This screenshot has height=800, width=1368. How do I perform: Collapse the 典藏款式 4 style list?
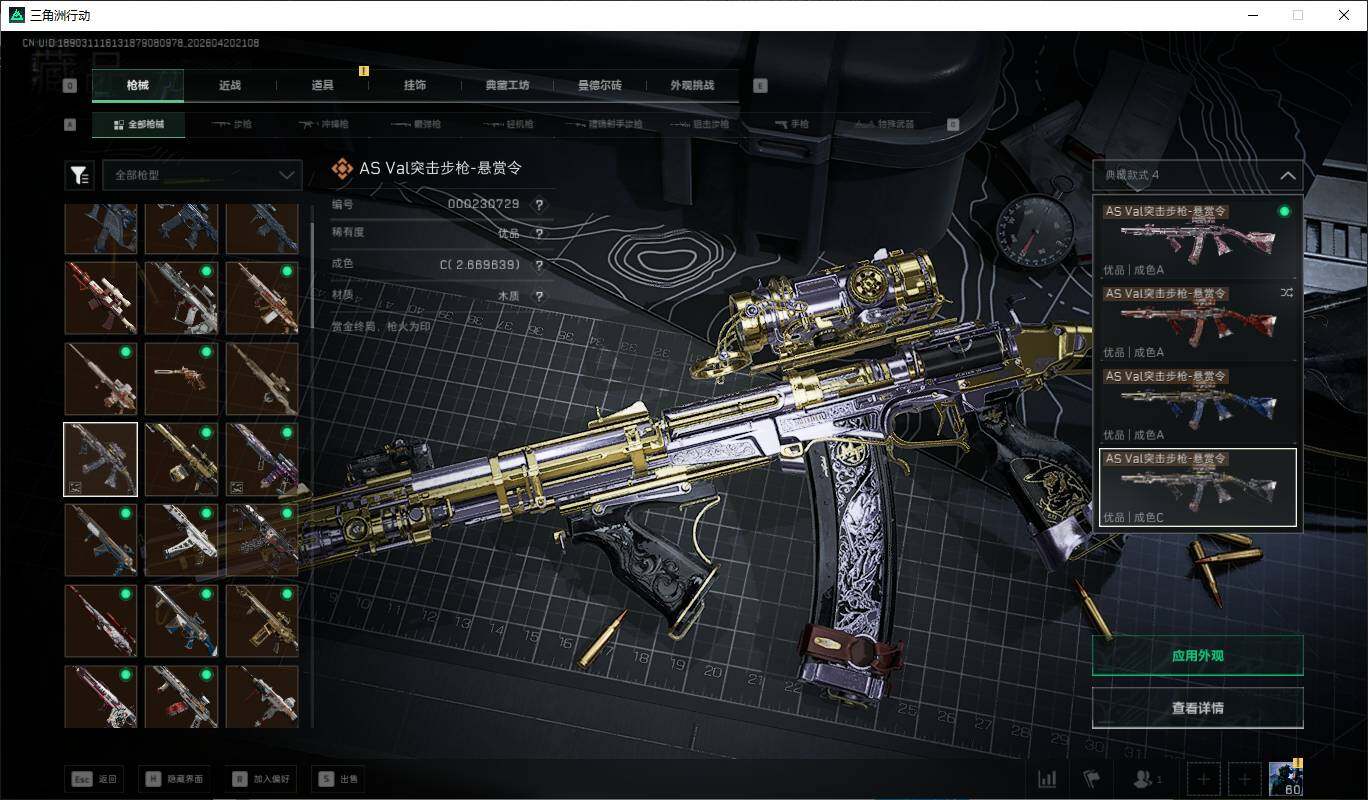(1287, 176)
